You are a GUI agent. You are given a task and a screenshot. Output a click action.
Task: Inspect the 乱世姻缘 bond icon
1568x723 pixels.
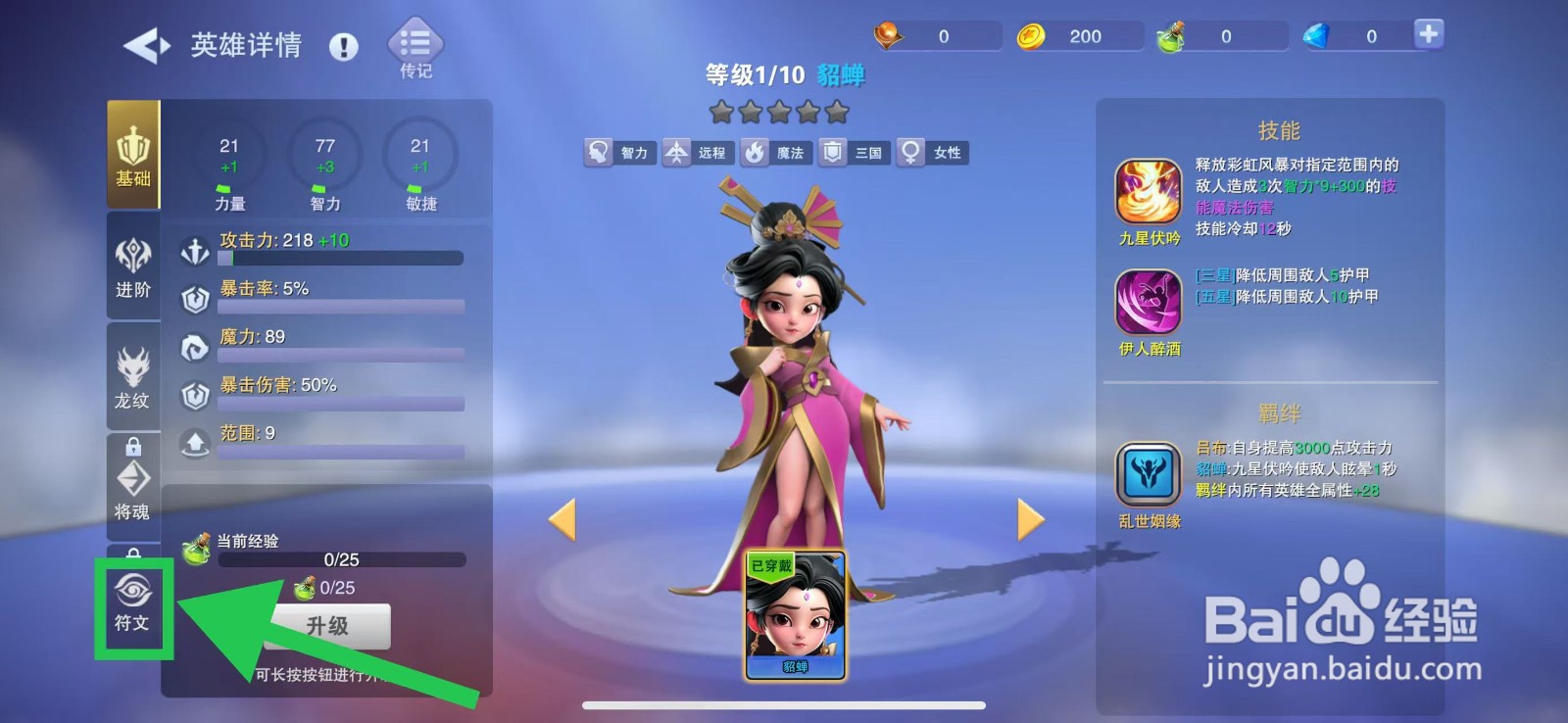(x=1149, y=475)
